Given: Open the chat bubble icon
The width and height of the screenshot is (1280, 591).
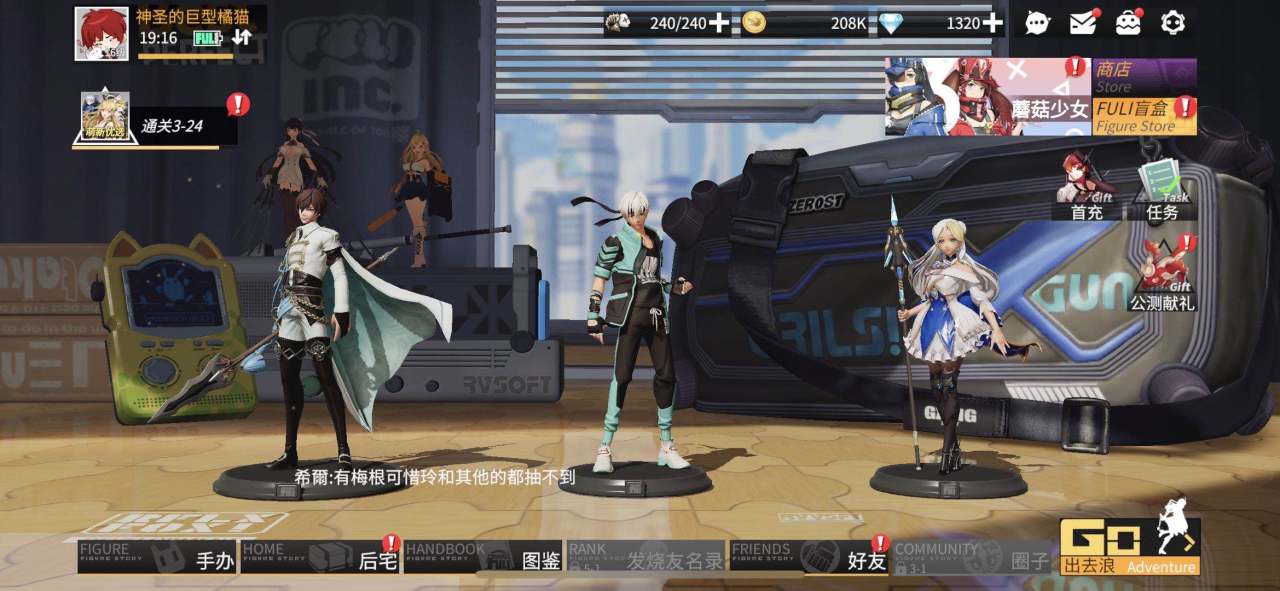Looking at the screenshot, I should [1038, 22].
